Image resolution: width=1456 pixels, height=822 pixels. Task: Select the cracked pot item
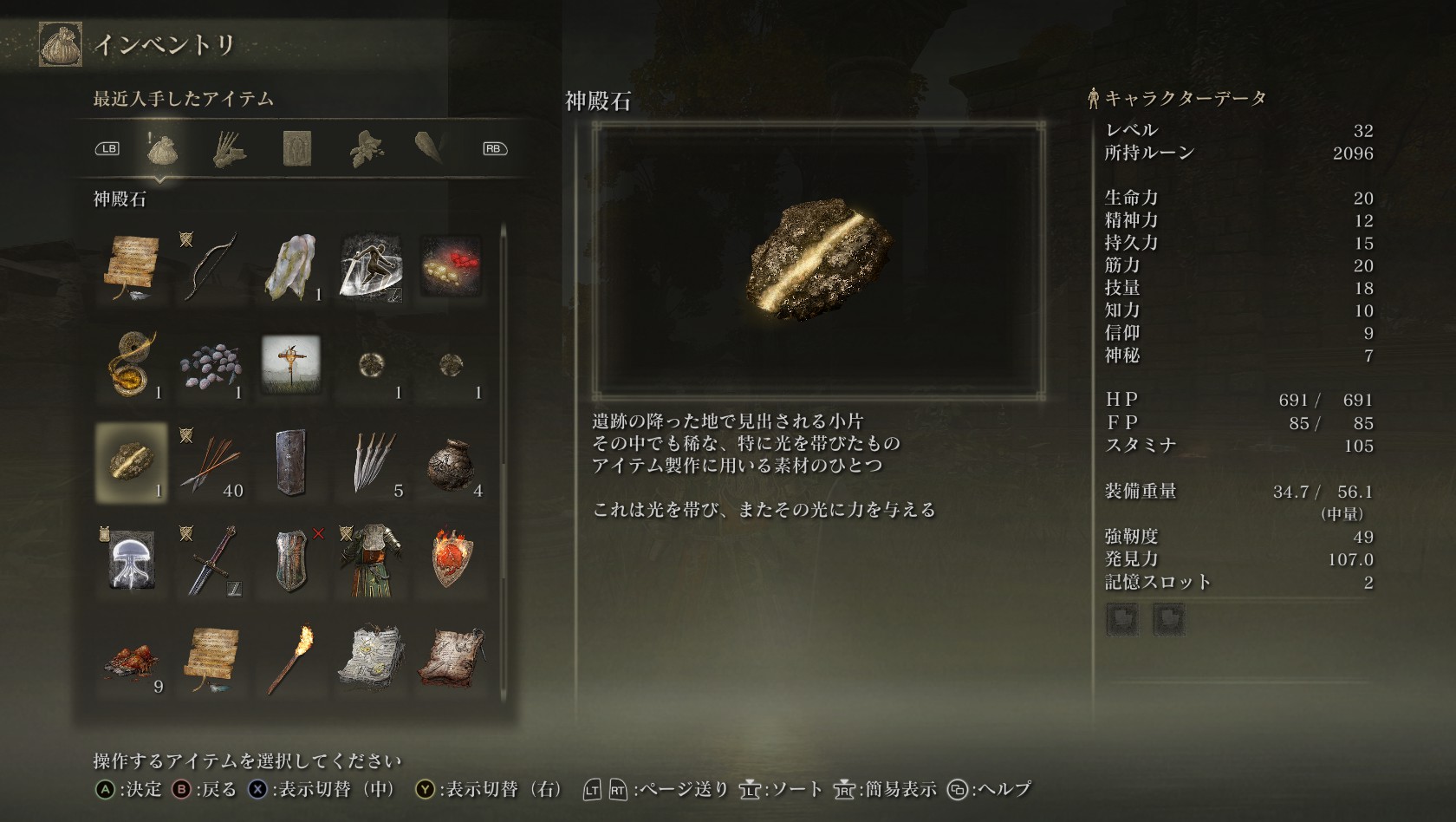coord(451,462)
